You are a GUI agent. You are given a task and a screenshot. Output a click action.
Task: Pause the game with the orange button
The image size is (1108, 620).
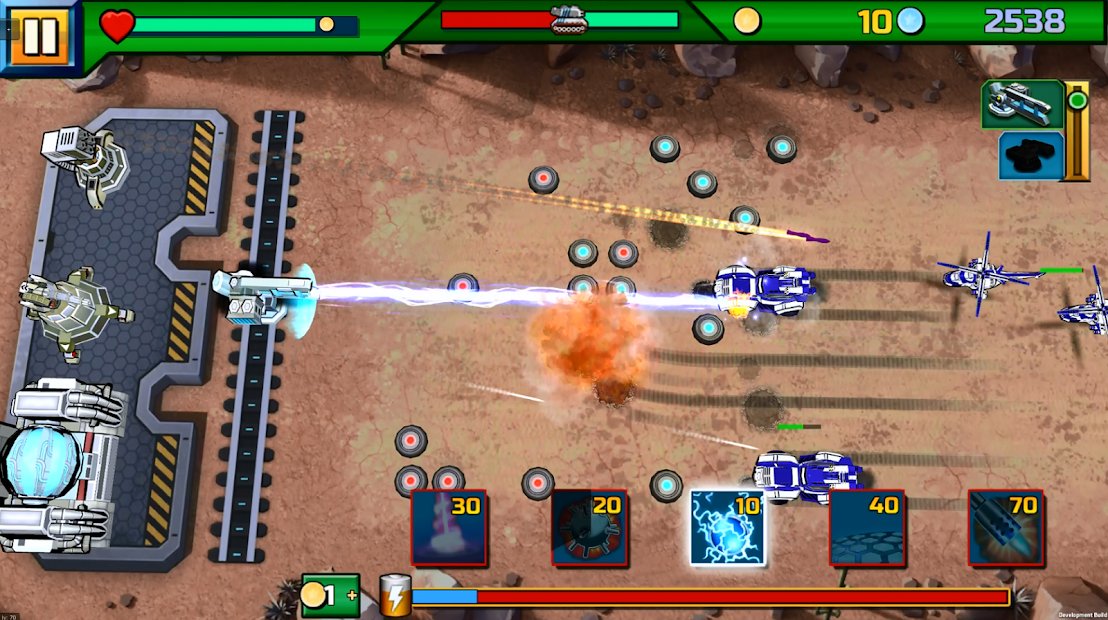click(x=39, y=37)
